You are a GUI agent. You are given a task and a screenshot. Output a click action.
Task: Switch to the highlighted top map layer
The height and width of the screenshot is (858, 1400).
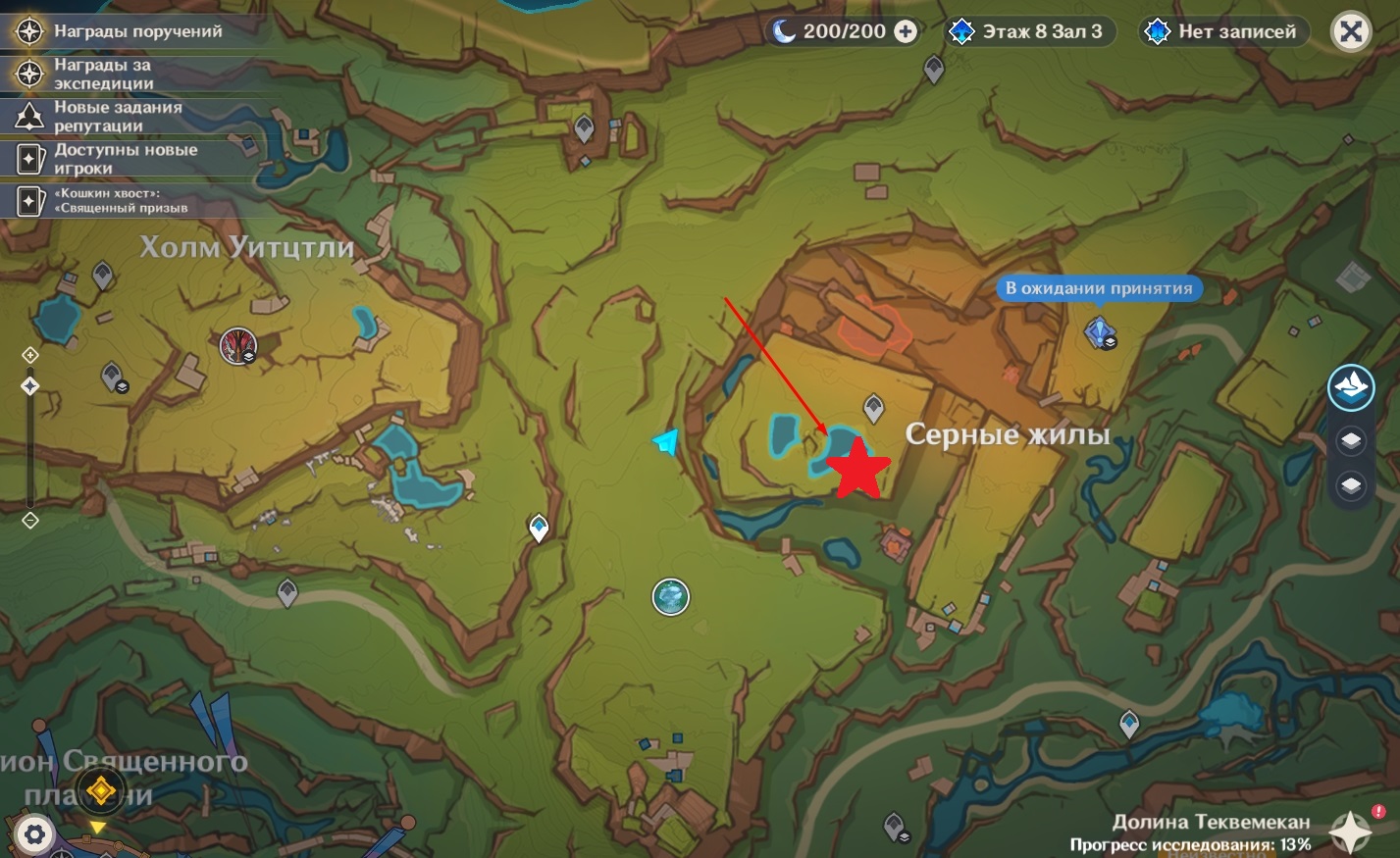[1351, 386]
